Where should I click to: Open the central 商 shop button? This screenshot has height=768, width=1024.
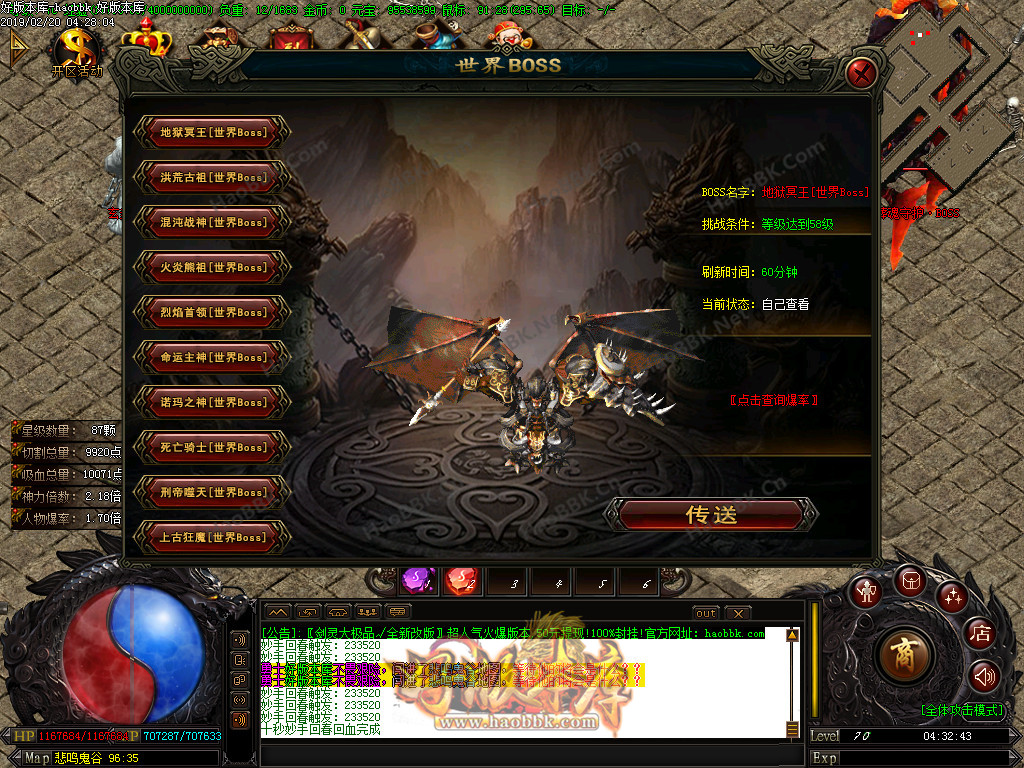point(904,655)
